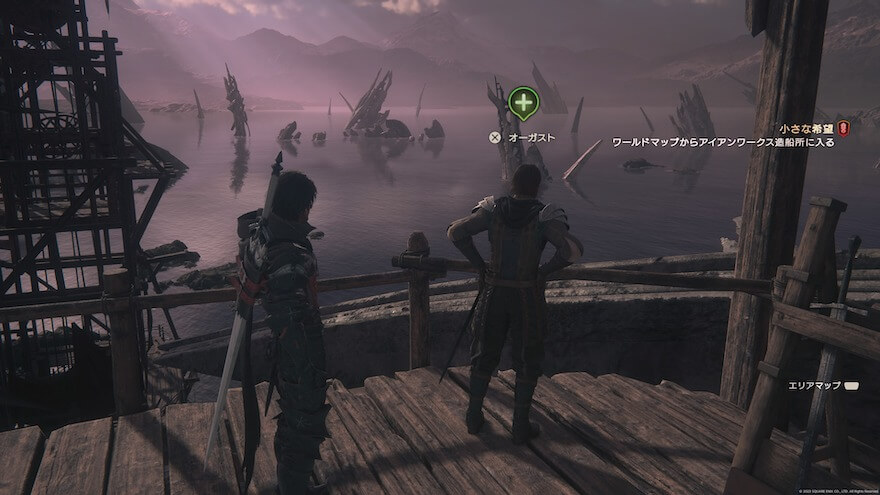The image size is (880, 495).
Task: Select the 小さな希望 quest tracker title
Action: coord(806,129)
